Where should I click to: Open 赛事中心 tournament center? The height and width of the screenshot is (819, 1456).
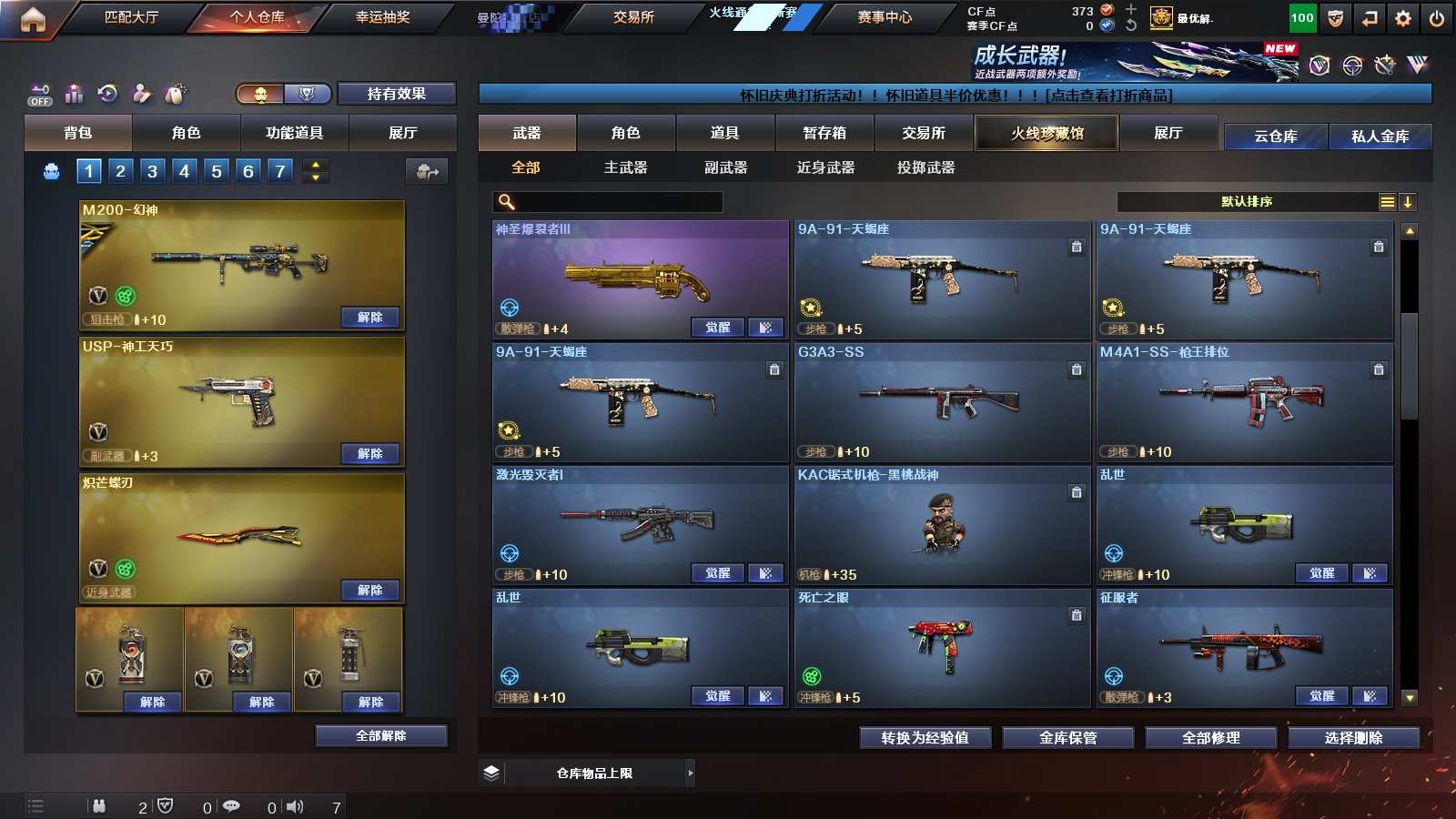[x=884, y=17]
